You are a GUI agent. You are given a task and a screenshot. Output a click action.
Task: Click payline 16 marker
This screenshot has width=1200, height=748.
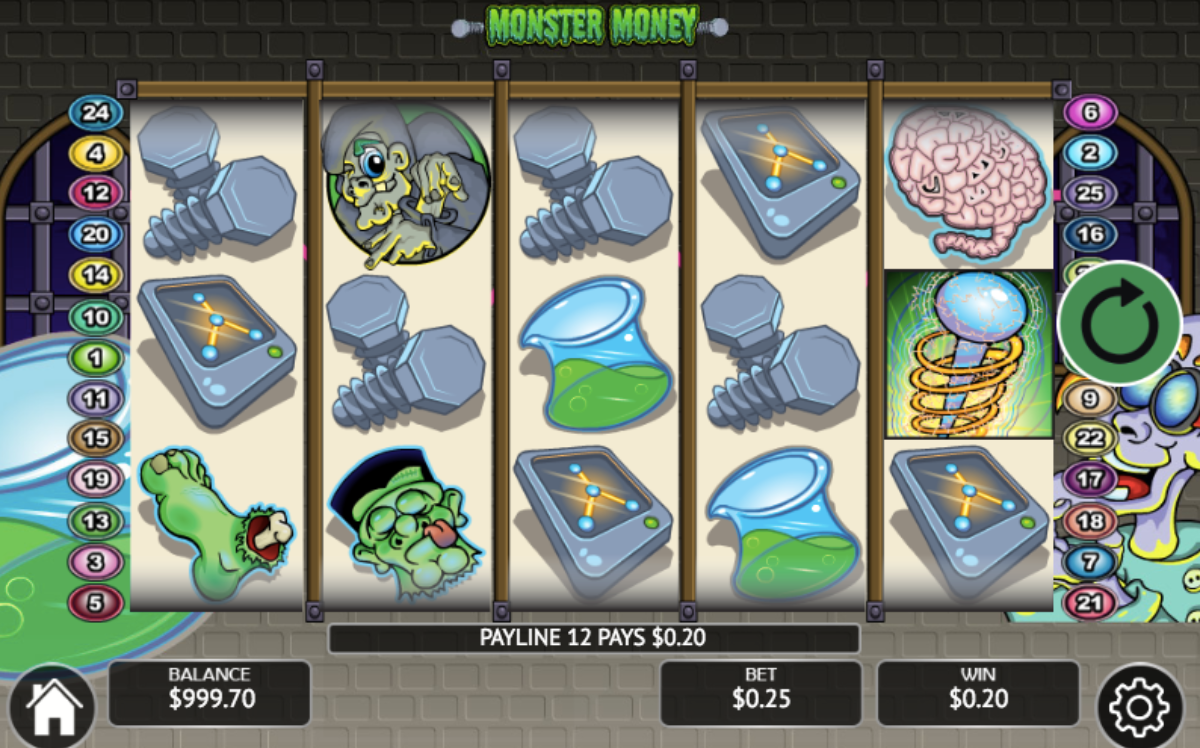tap(1090, 234)
